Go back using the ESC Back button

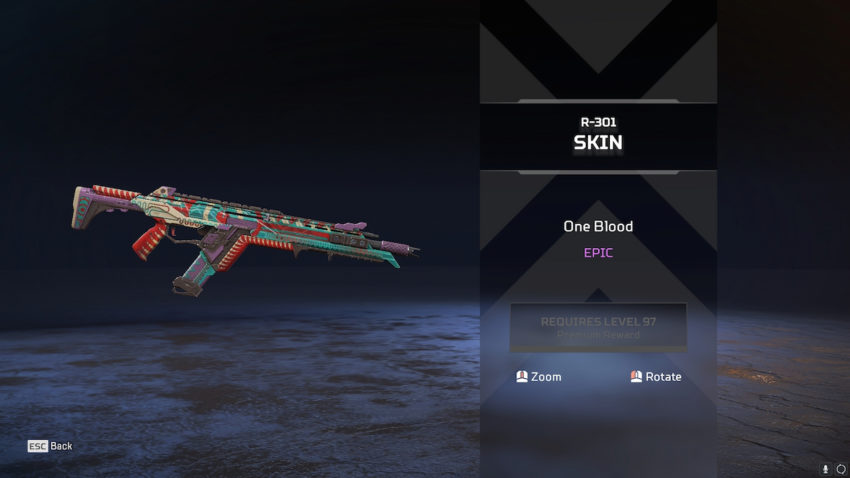tap(50, 446)
